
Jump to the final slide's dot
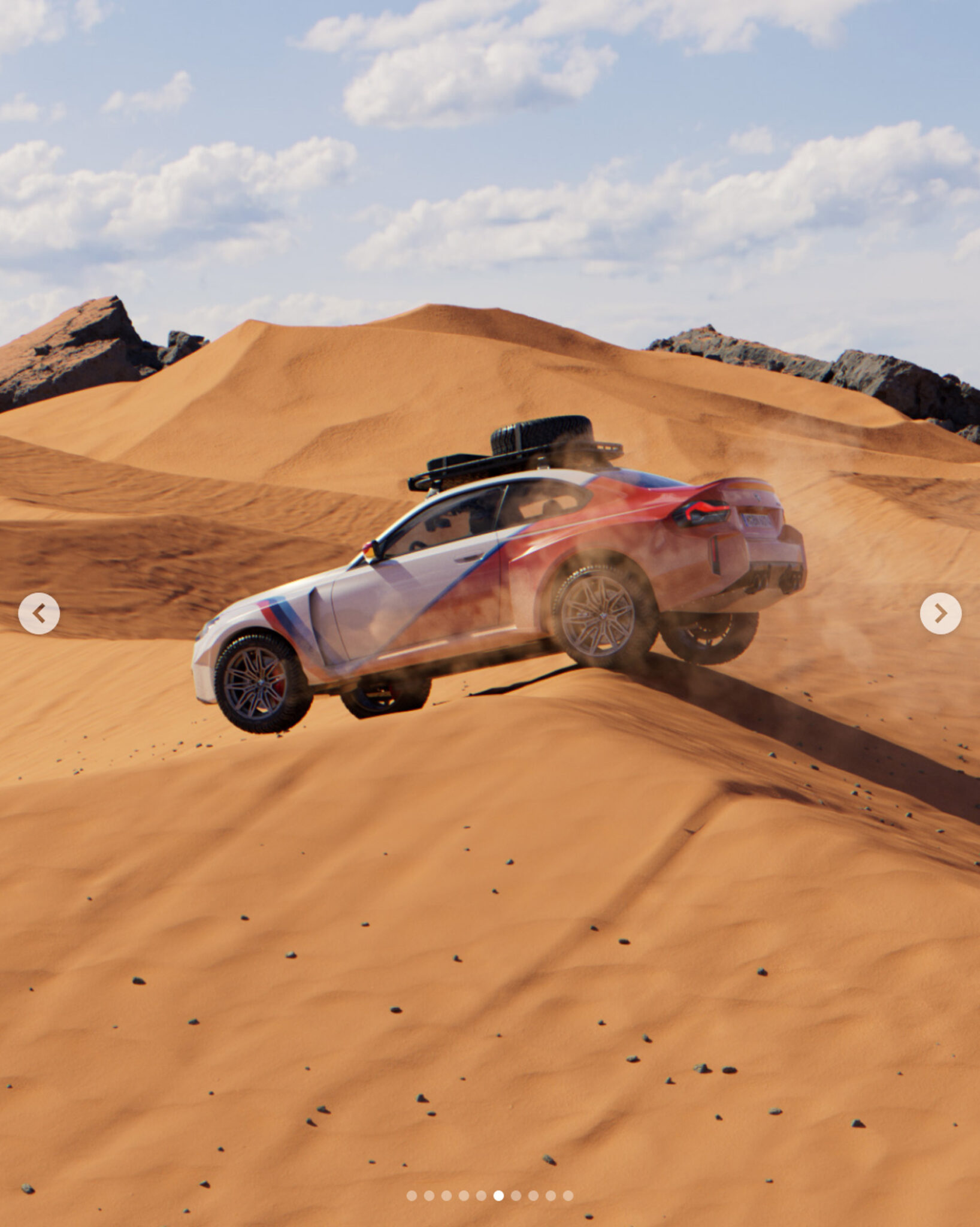pyautogui.click(x=567, y=1195)
